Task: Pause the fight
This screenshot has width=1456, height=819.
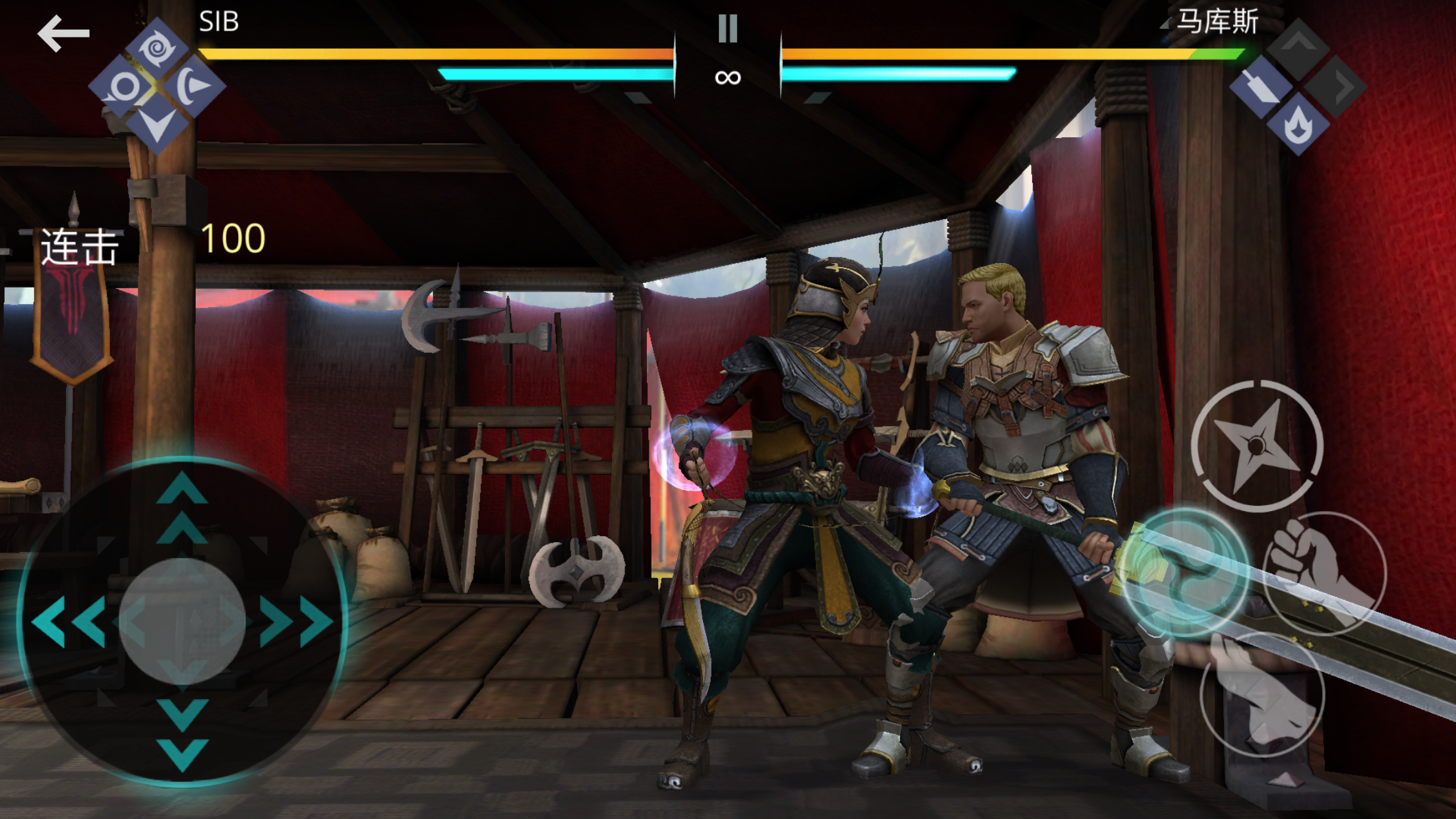Action: 727,28
